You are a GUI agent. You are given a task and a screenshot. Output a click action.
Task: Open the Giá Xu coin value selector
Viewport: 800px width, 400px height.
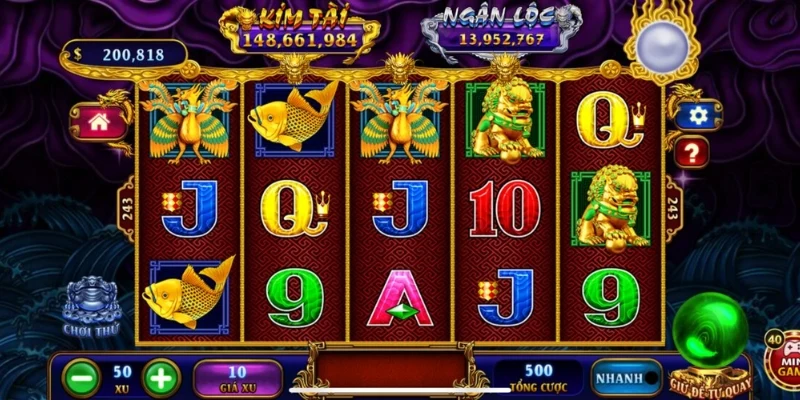[x=238, y=378]
